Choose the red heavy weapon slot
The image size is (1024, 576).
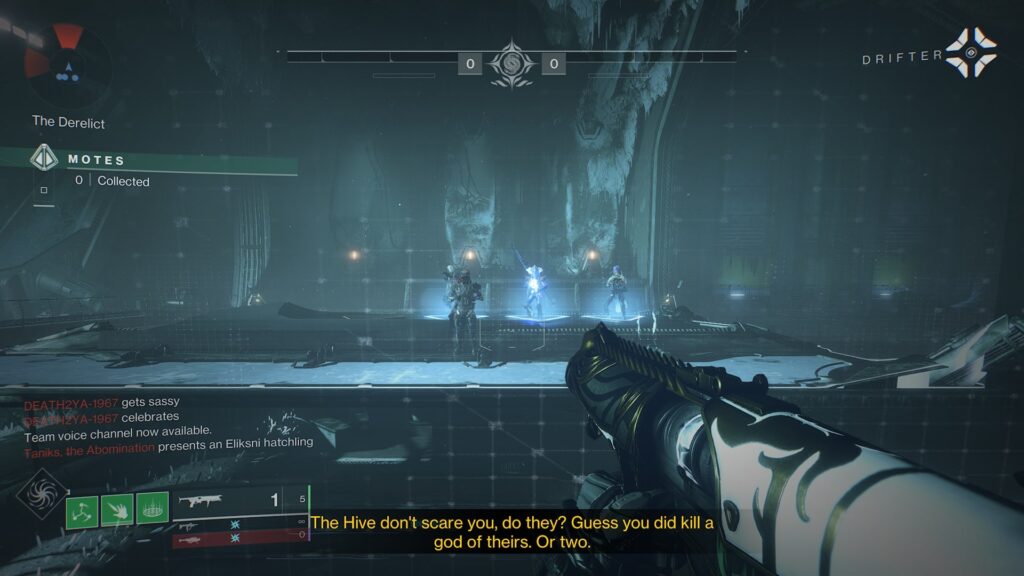point(239,539)
